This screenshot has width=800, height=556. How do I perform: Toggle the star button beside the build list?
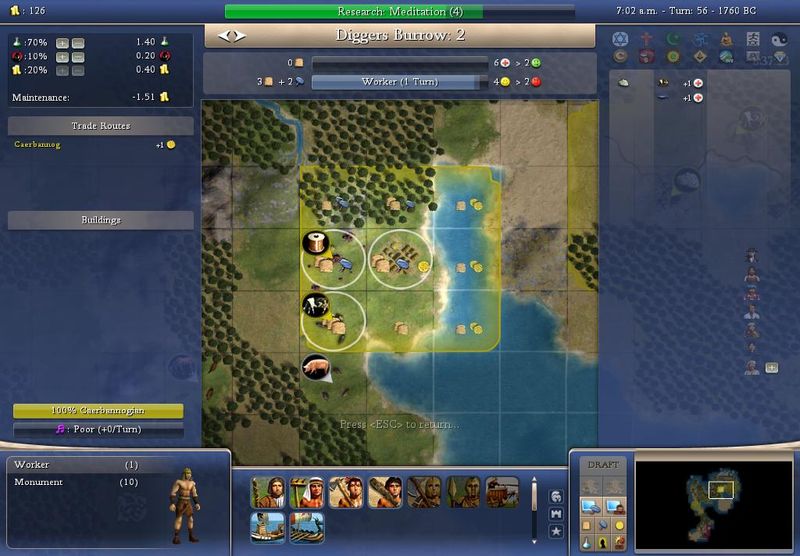click(555, 530)
